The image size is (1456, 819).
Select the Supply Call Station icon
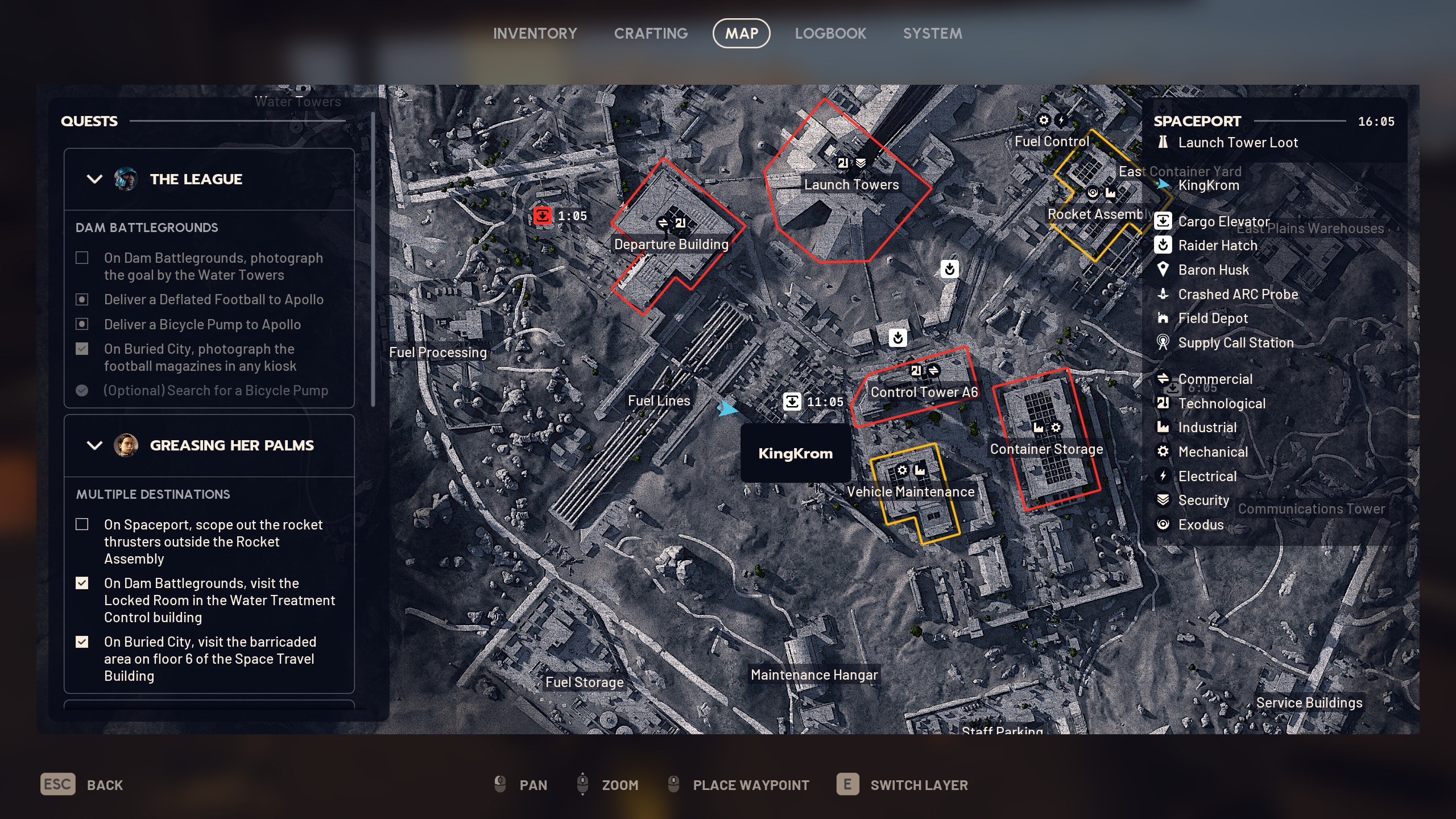pos(1164,342)
